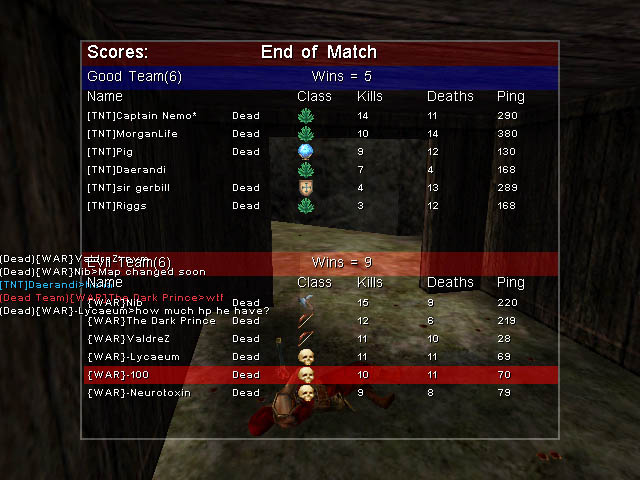Viewport: 640px width, 480px height.
Task: Select [TNT]Daerandi on the Good Team list
Action: click(126, 170)
